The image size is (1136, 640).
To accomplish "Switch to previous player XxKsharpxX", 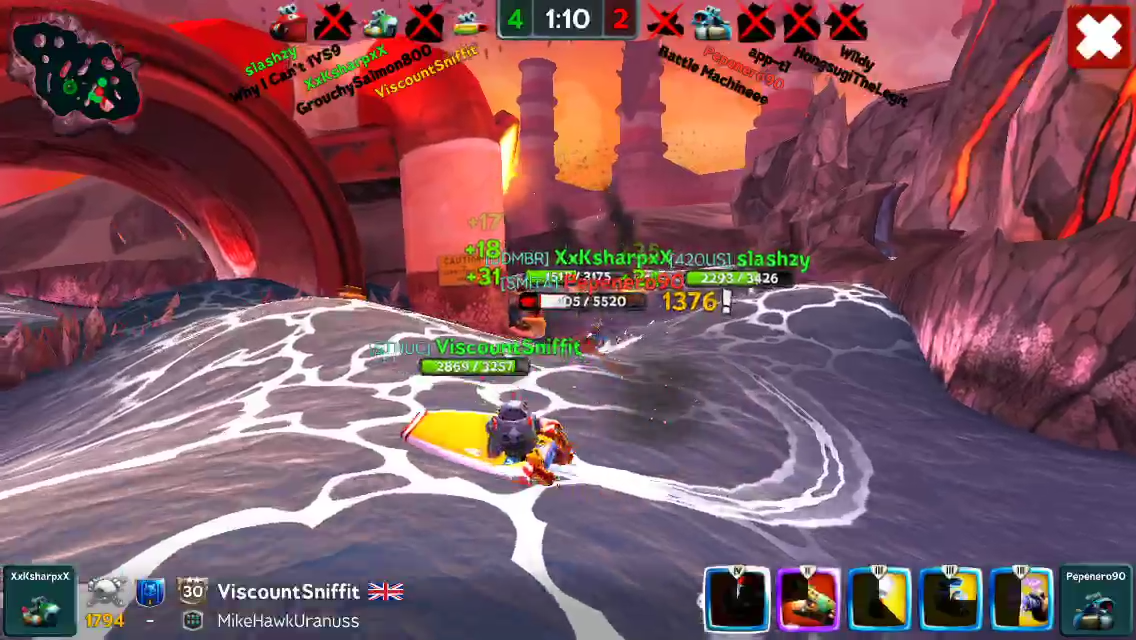I will [x=39, y=600].
